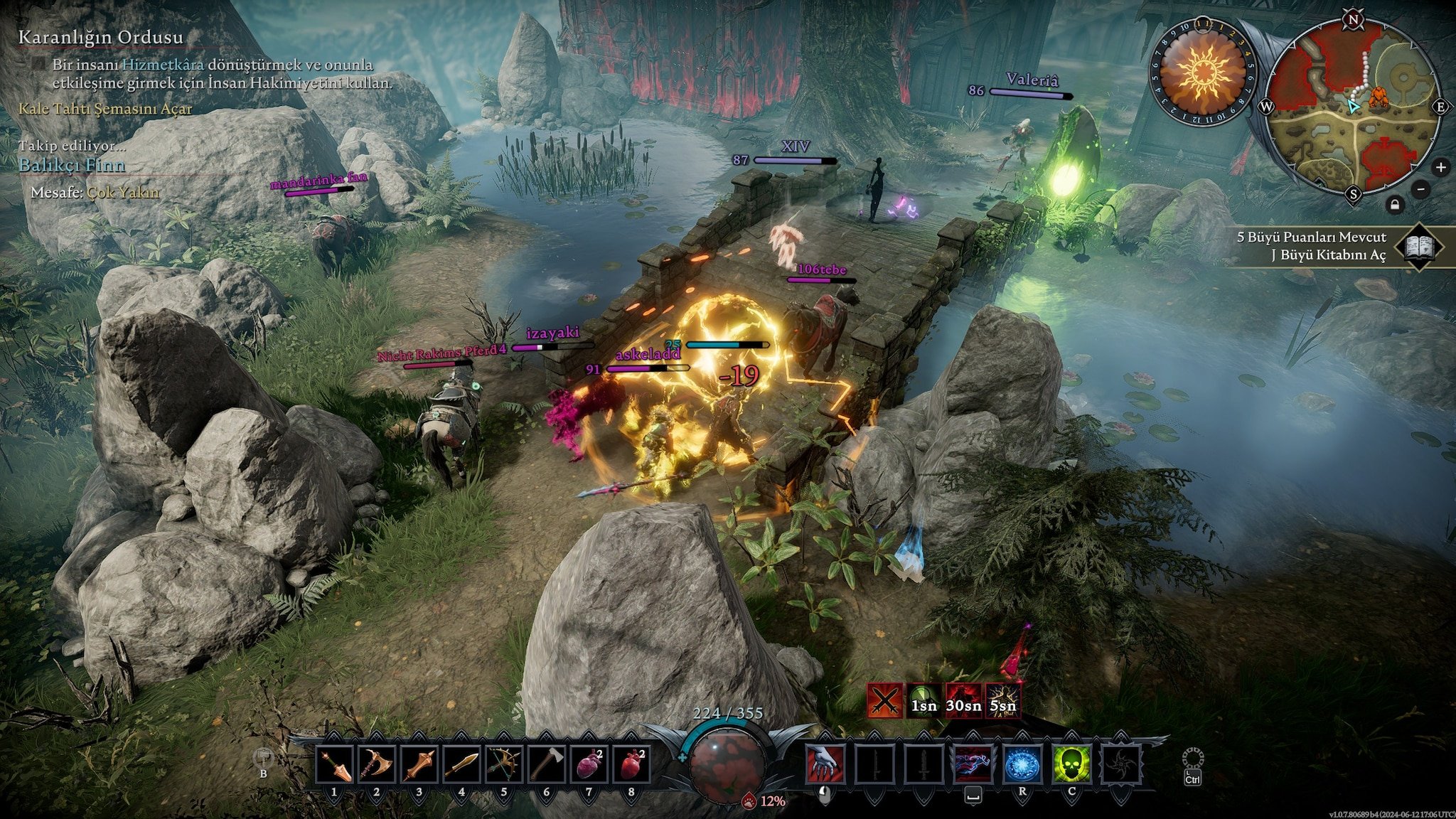Use the purple heart item in slot 7
The image size is (1456, 819).
click(x=589, y=766)
